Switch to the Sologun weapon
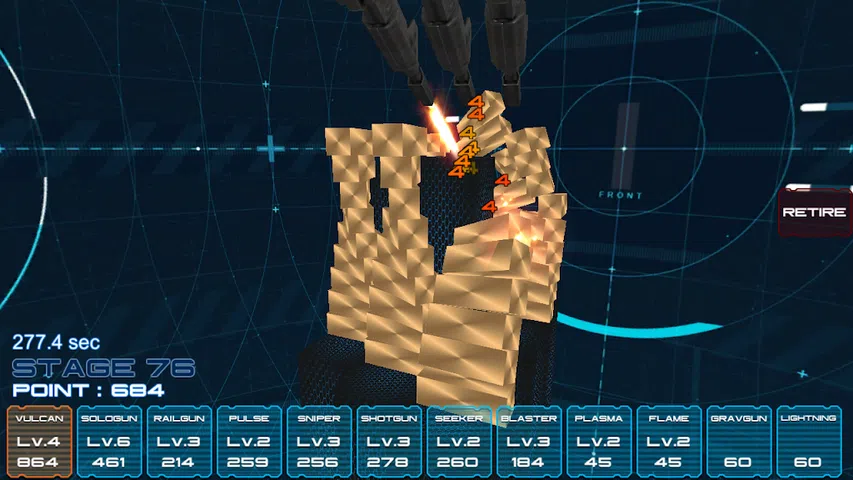853x480 pixels. coord(108,441)
